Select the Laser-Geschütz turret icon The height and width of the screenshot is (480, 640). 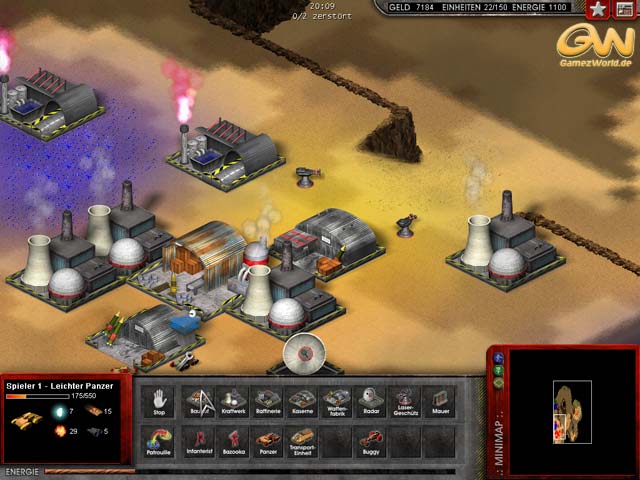[x=403, y=402]
